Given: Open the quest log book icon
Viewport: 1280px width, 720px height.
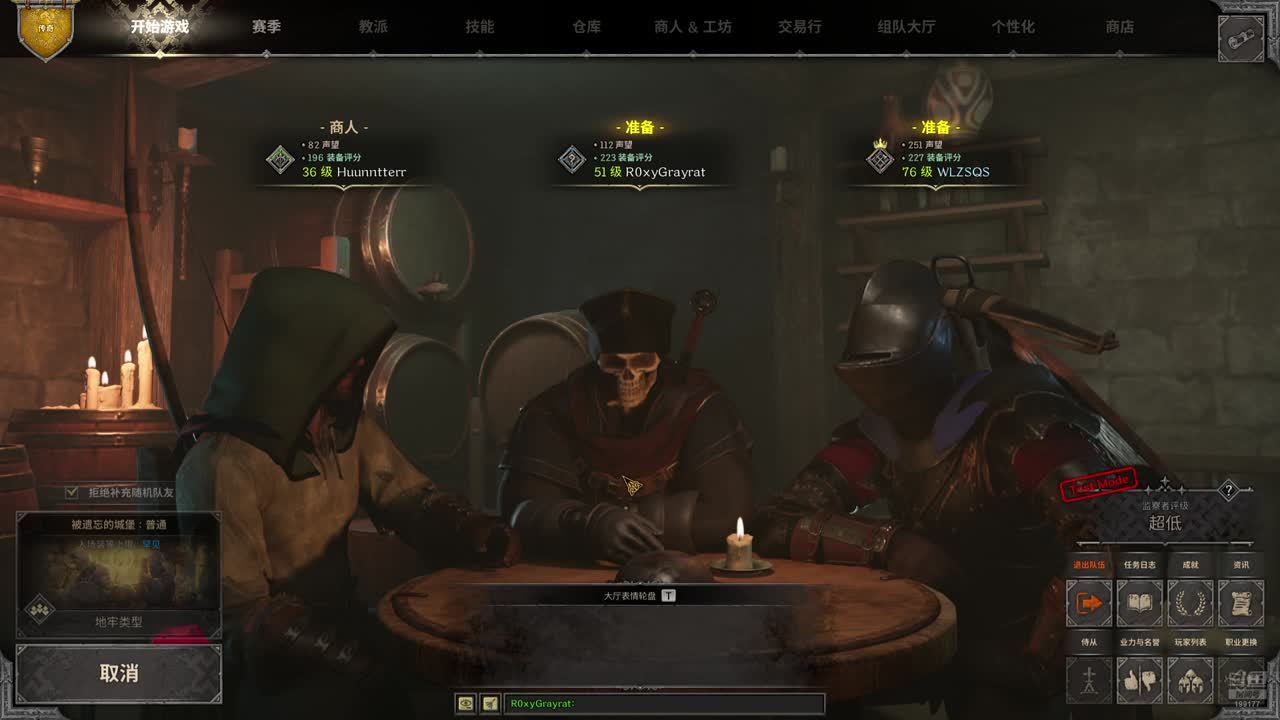Looking at the screenshot, I should pyautogui.click(x=1139, y=603).
